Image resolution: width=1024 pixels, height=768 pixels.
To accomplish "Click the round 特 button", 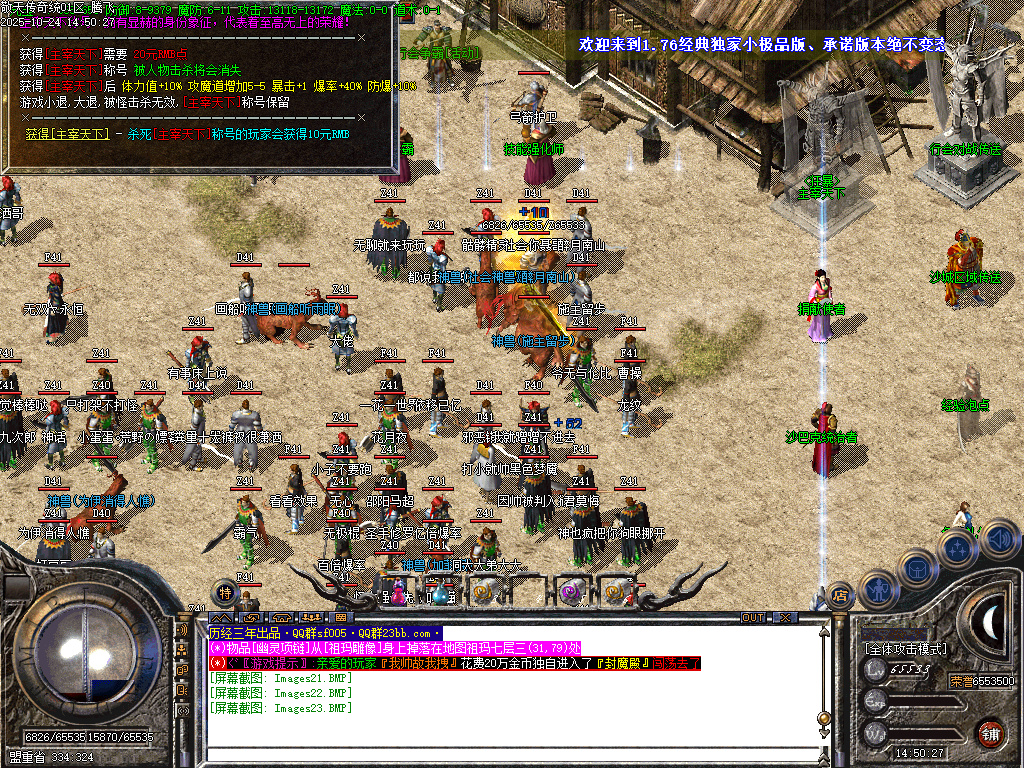I will [x=225, y=593].
